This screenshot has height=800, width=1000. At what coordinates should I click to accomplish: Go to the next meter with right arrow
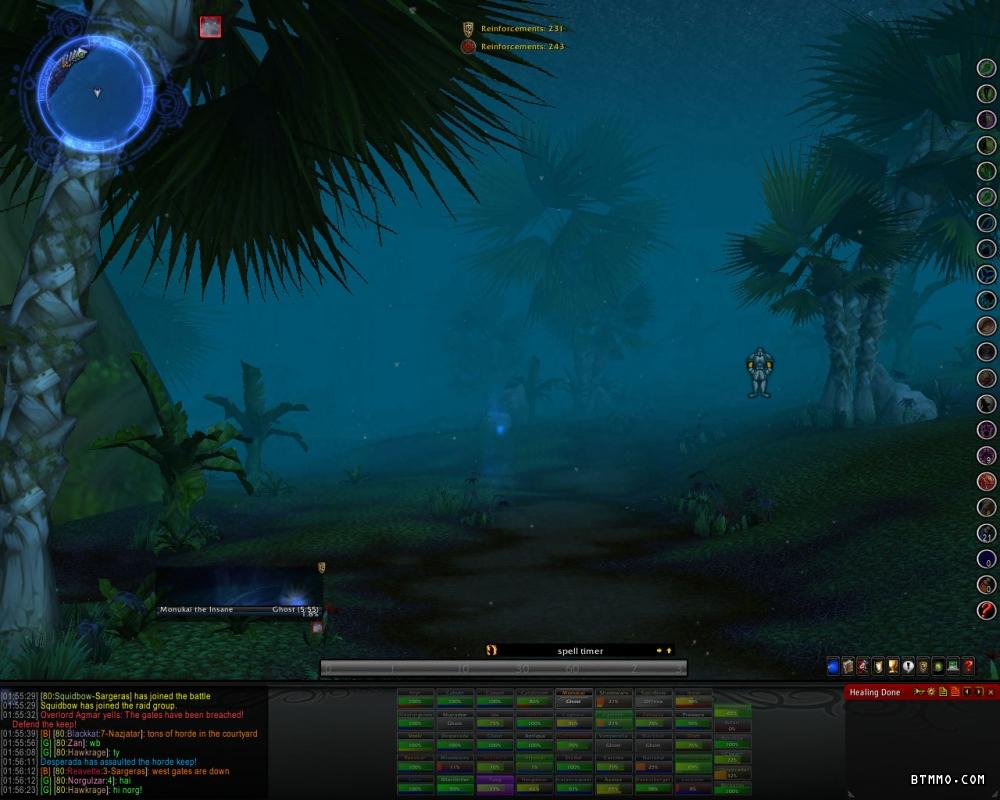point(979,692)
